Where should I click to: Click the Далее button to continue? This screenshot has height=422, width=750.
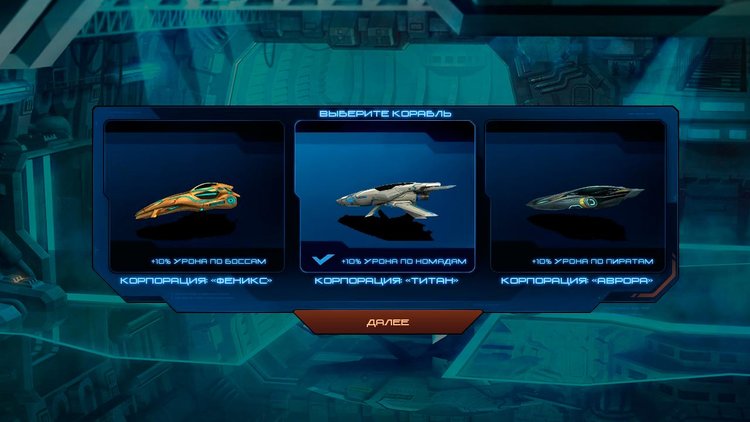coord(385,321)
